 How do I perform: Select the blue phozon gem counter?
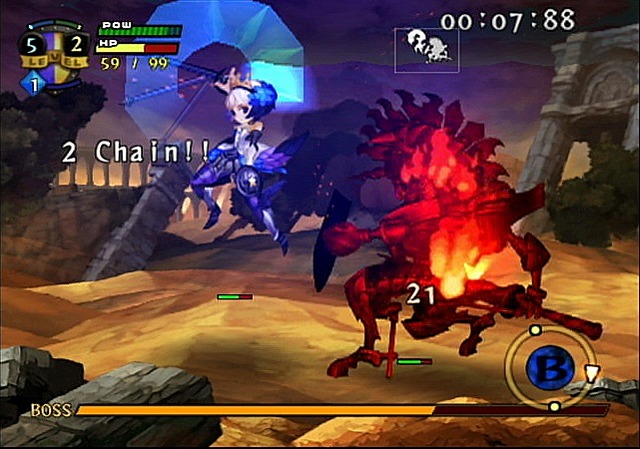(x=31, y=86)
